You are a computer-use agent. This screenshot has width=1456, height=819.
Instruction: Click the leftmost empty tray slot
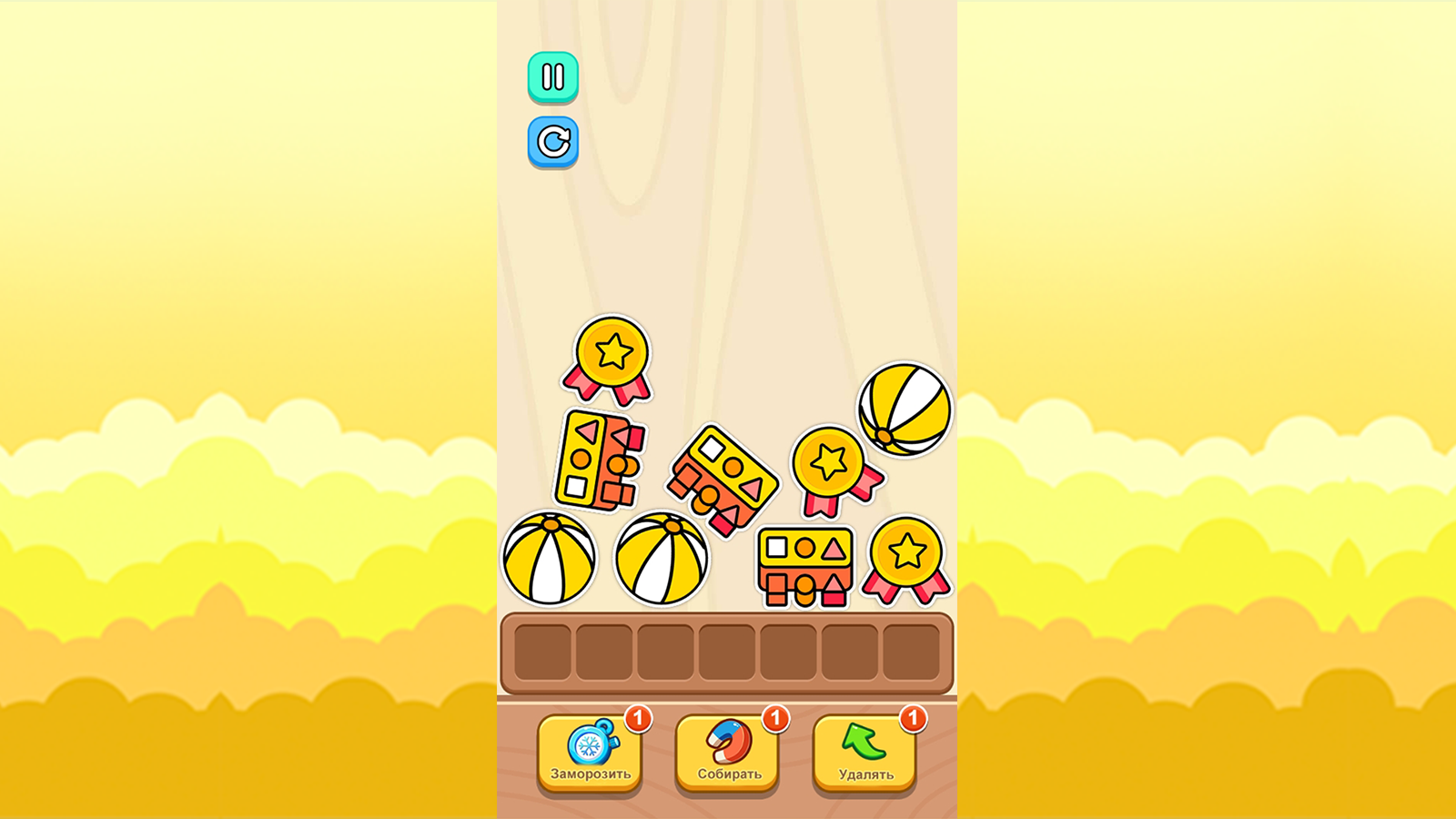(544, 651)
